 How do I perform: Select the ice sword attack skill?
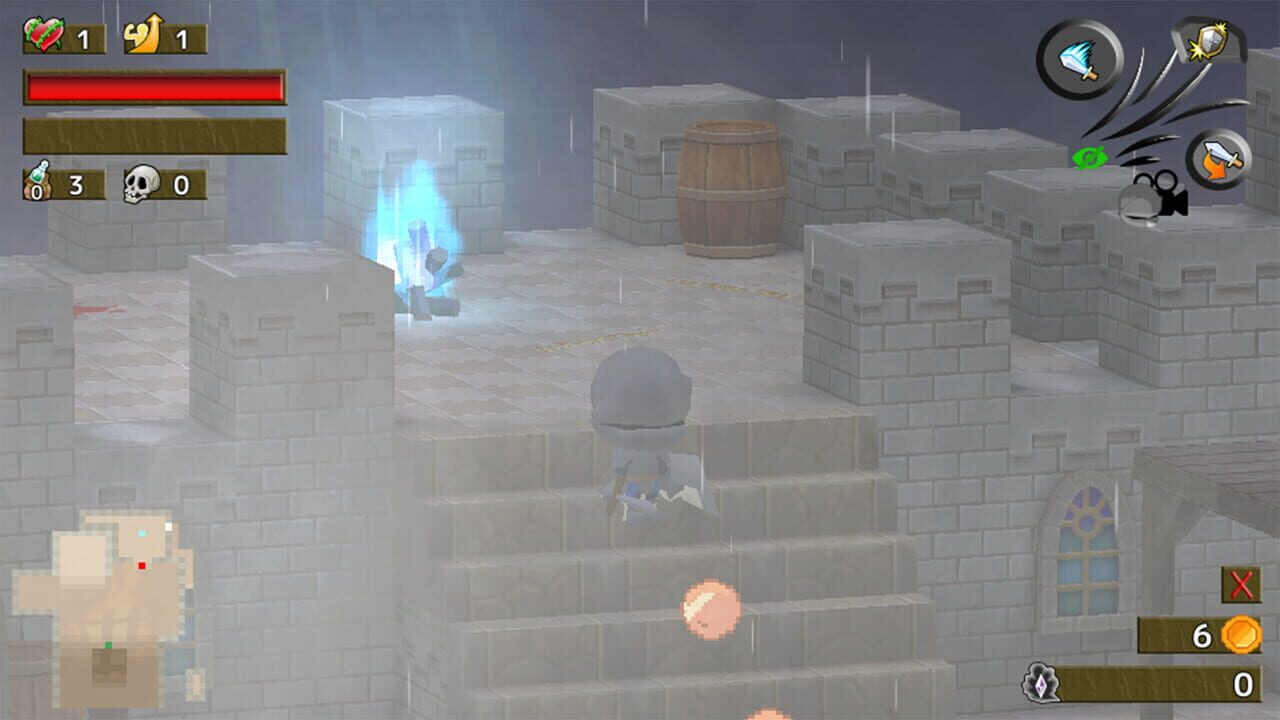pyautogui.click(x=1078, y=60)
